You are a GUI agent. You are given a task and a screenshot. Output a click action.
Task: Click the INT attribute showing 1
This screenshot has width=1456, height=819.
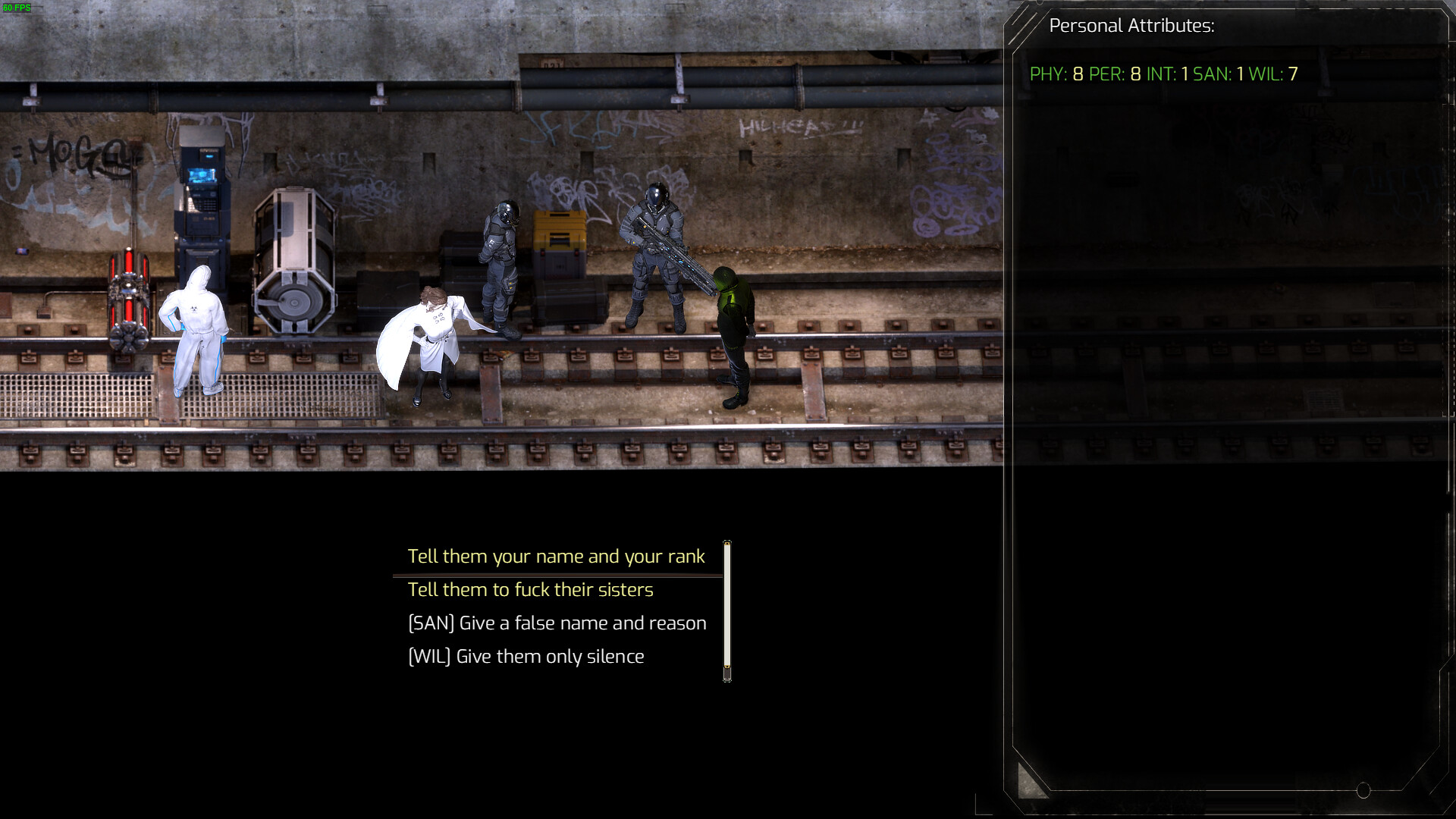click(x=1168, y=75)
